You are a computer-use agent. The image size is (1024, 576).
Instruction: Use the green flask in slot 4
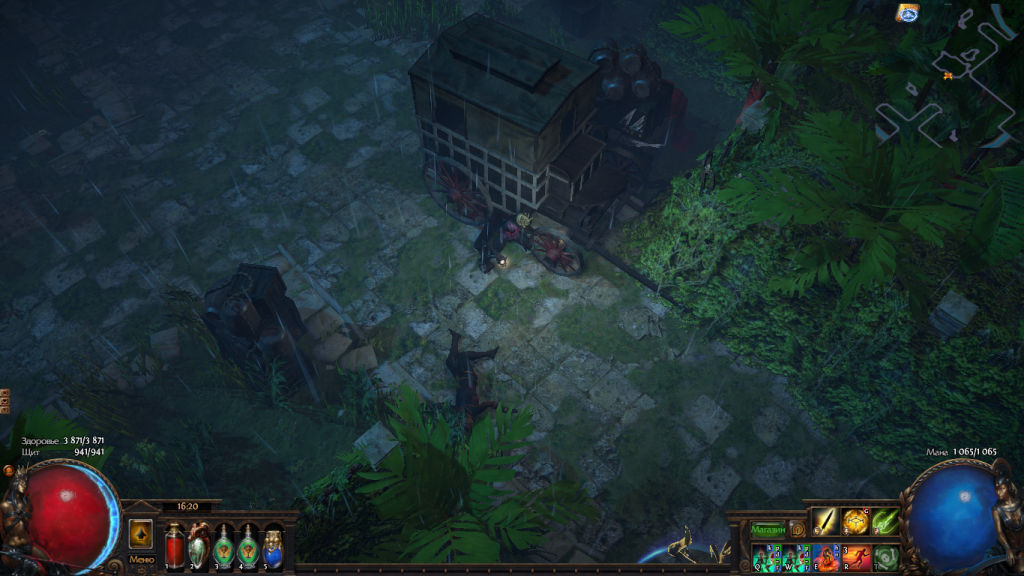247,545
